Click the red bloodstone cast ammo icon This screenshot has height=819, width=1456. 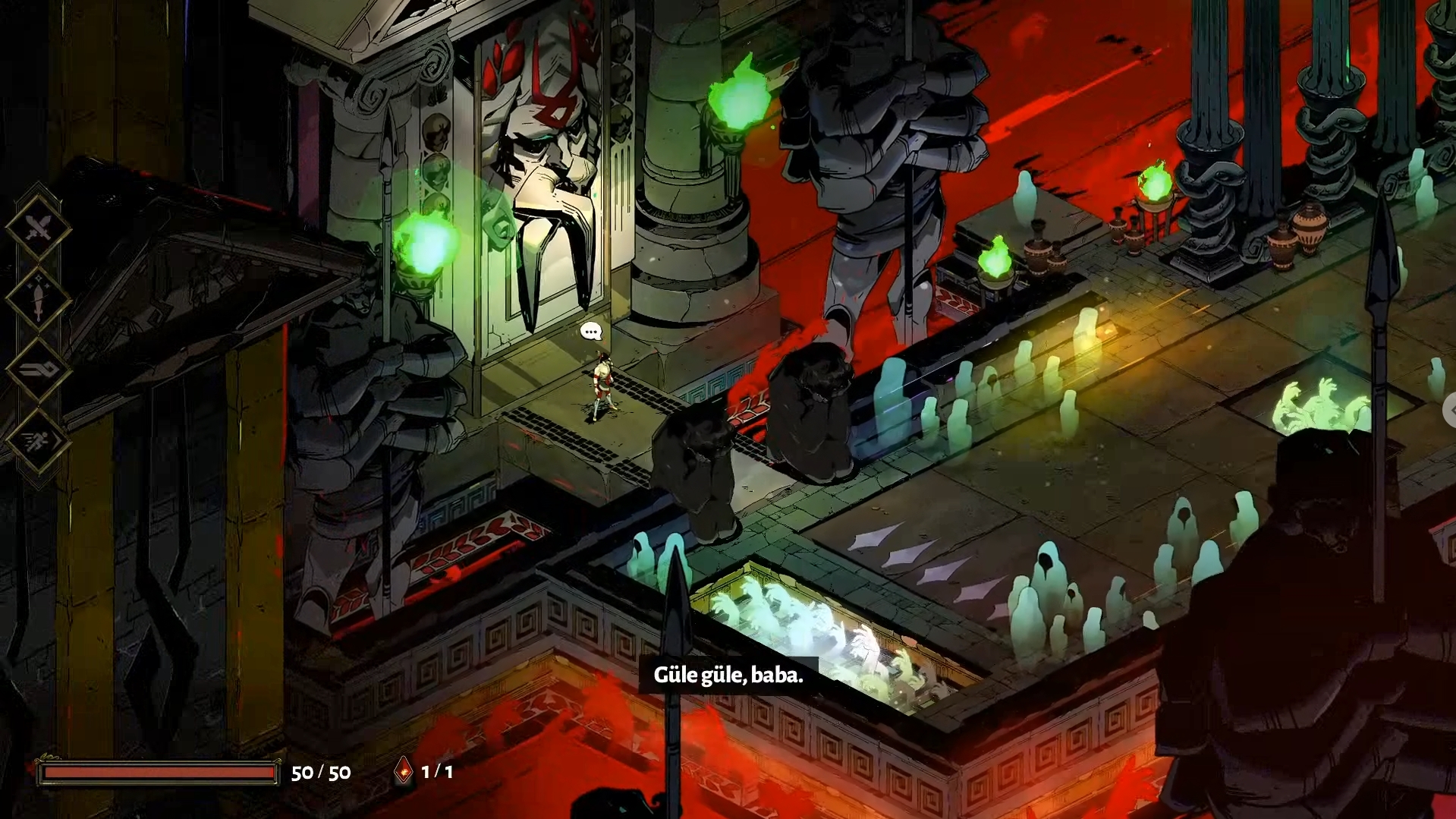(x=404, y=771)
